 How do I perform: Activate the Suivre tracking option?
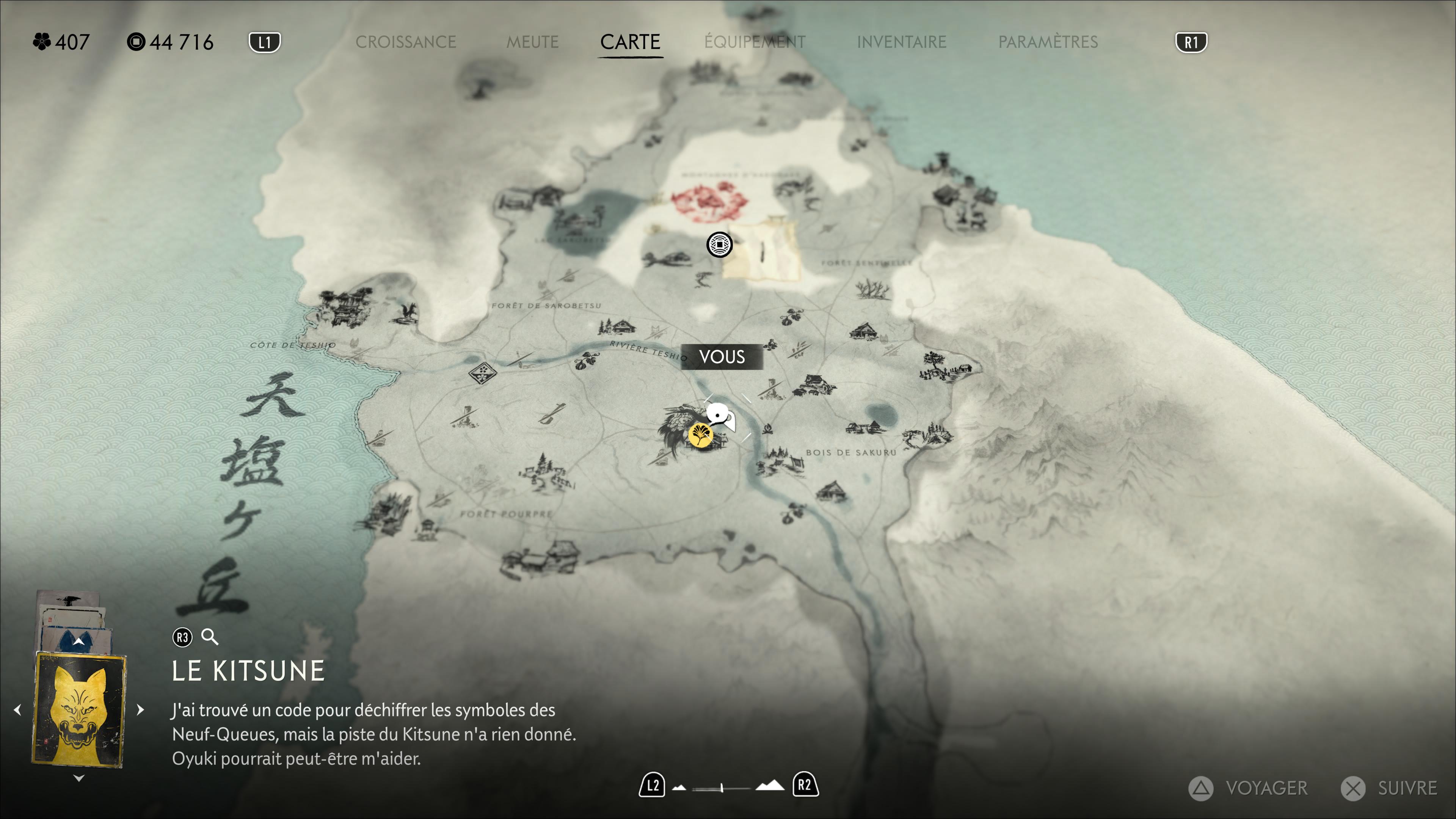pos(1390,788)
